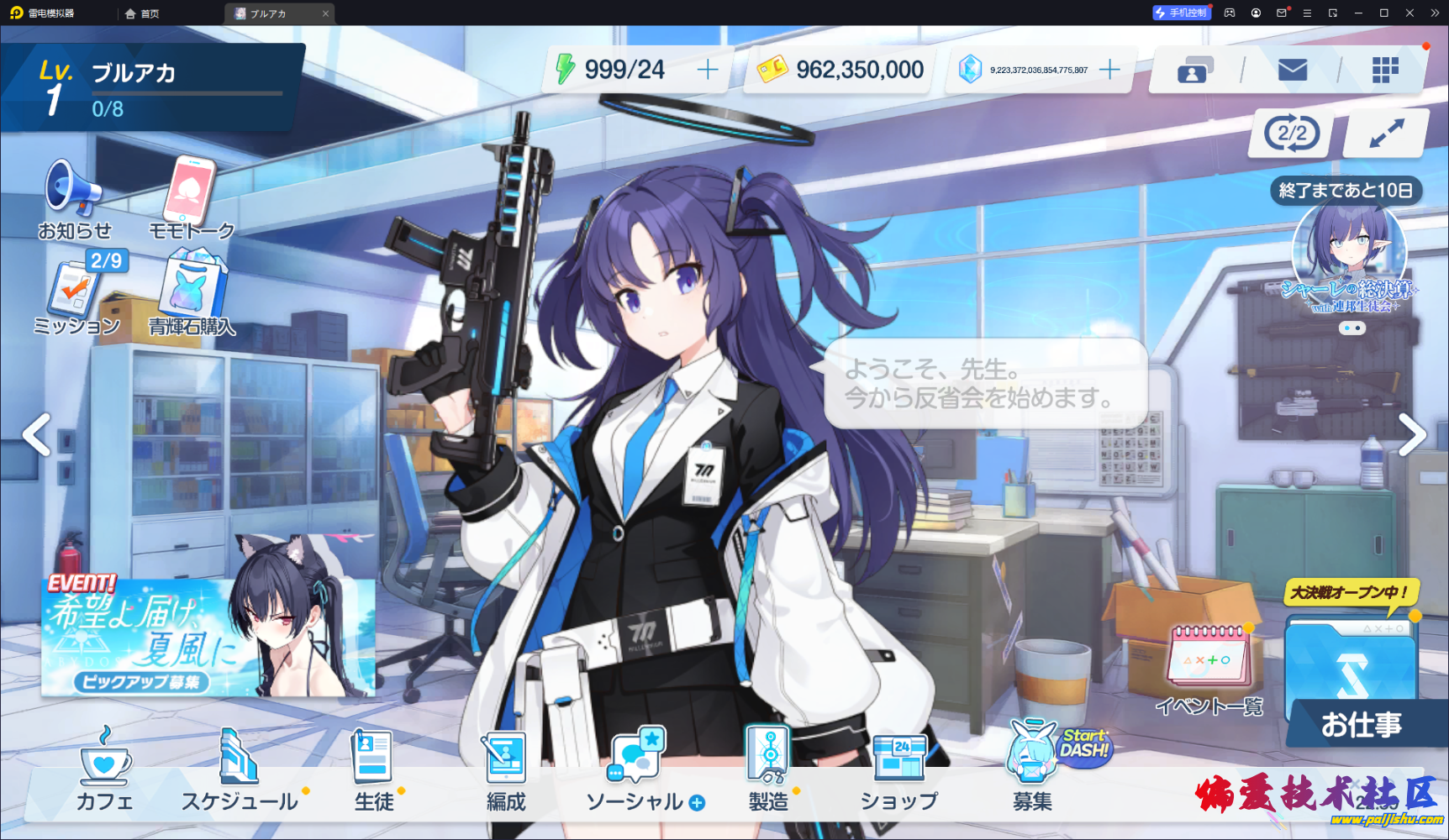The image size is (1449, 840).
Task: Open the mail envelope inbox
Action: (x=1292, y=71)
